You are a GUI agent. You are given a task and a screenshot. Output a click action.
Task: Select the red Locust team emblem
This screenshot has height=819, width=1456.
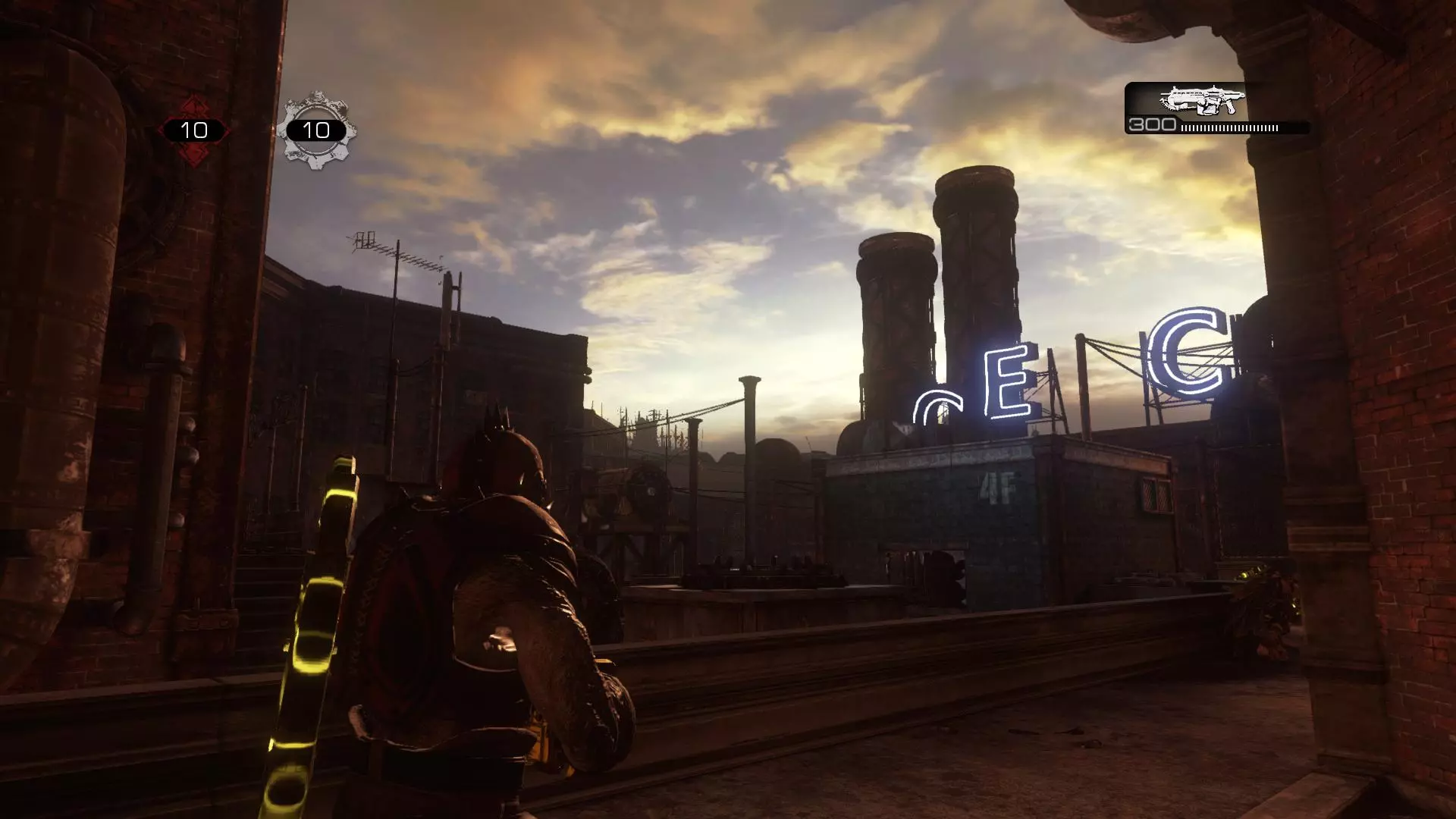[194, 130]
